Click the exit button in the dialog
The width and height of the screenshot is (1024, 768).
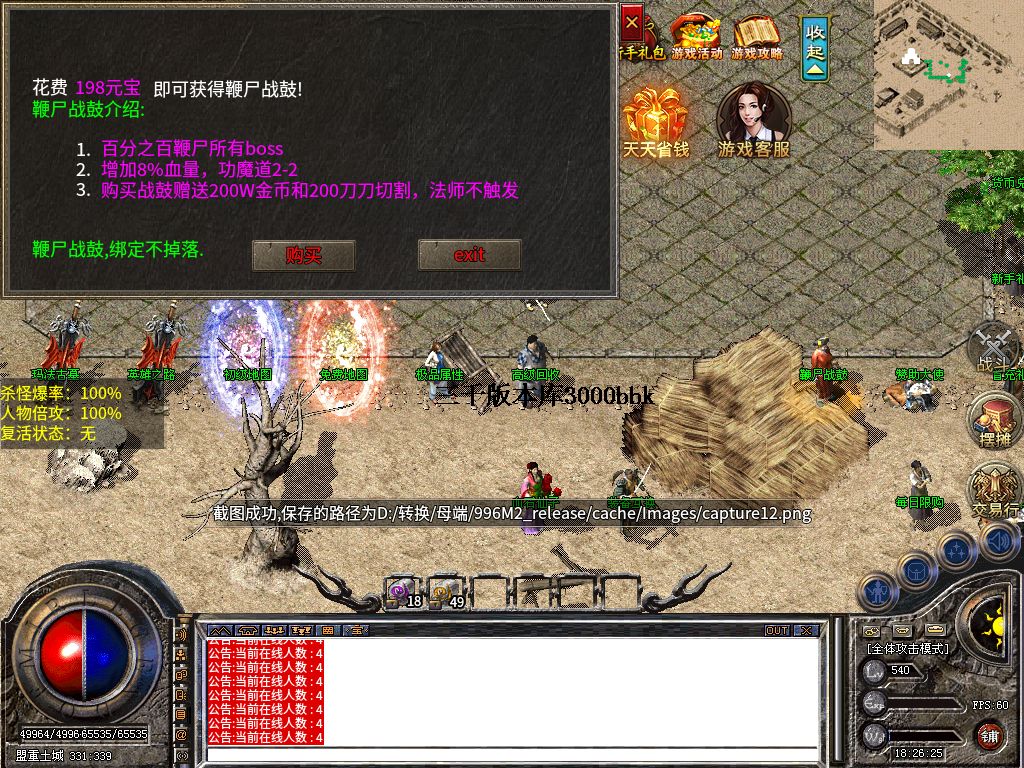tap(469, 255)
